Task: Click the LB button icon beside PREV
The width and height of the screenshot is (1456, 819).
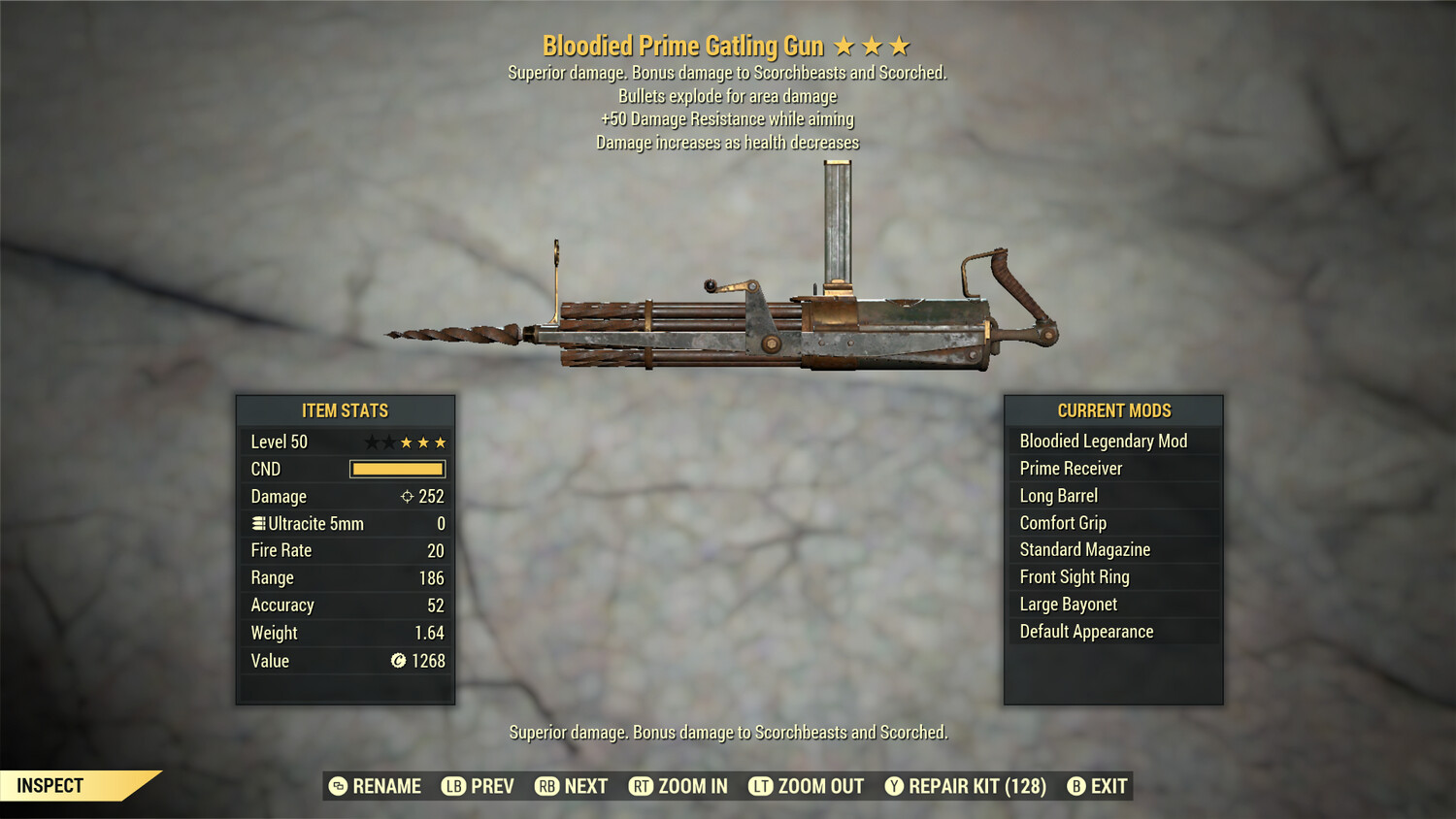Action: (451, 786)
